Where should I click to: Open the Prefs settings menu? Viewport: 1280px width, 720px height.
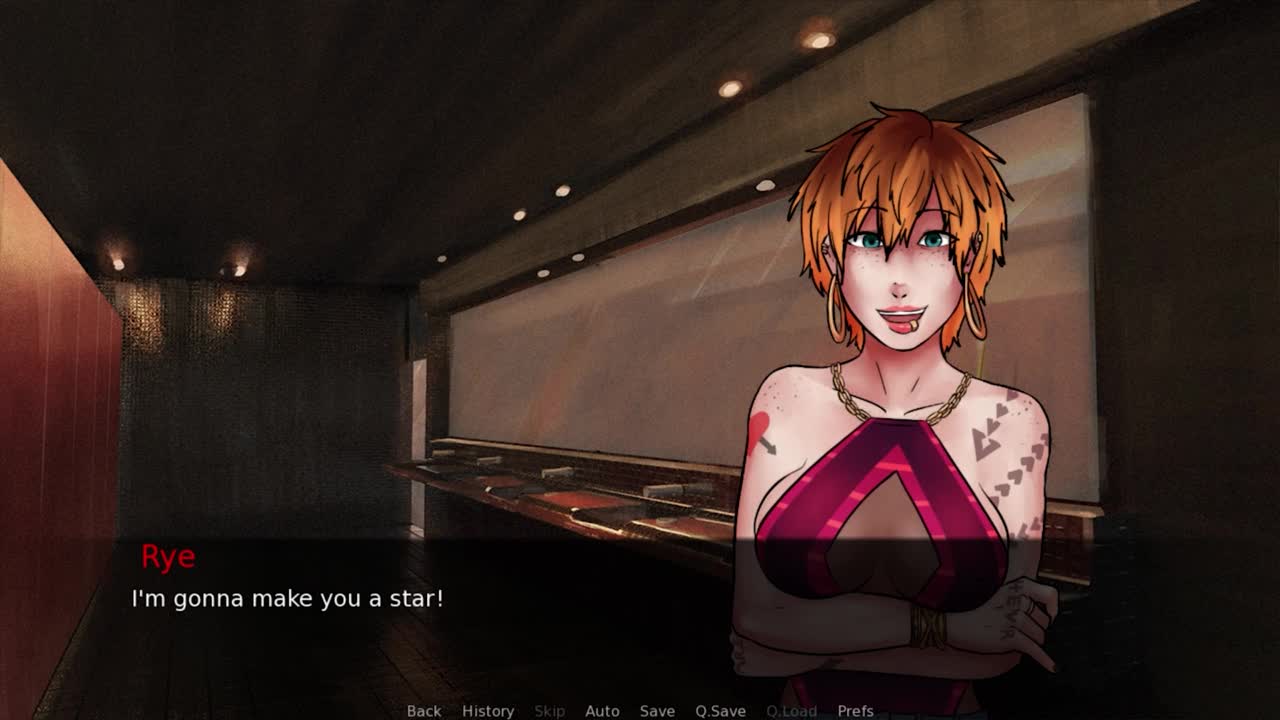point(855,711)
